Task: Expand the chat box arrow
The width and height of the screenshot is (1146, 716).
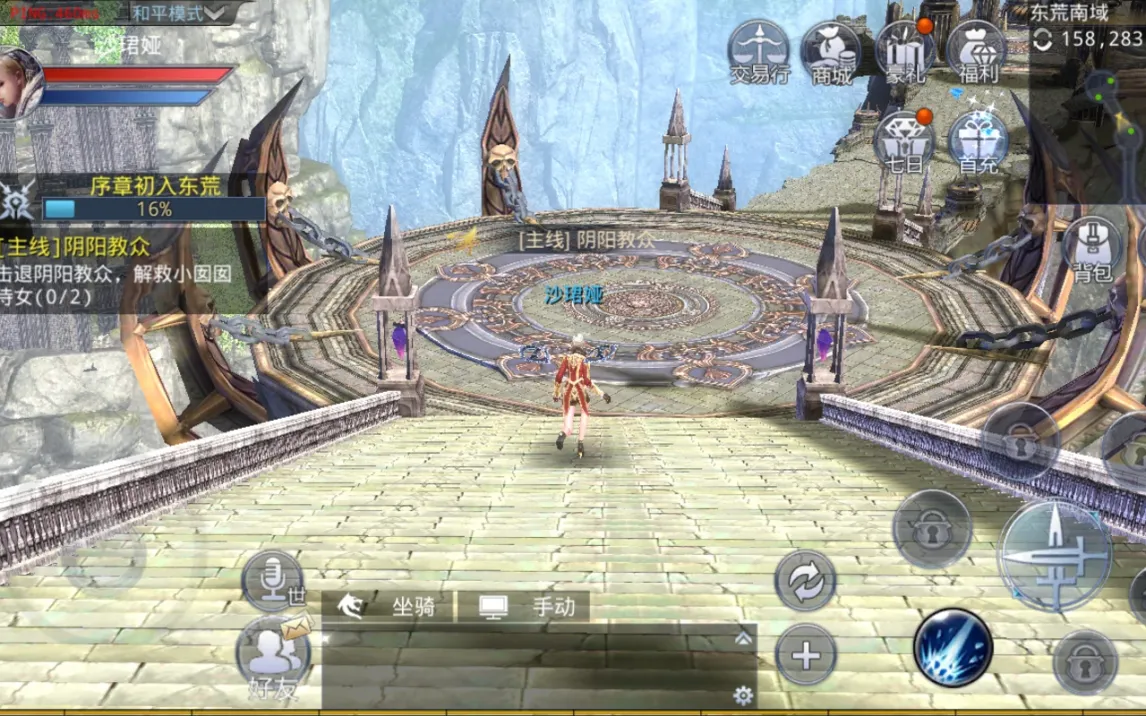Action: (x=742, y=638)
